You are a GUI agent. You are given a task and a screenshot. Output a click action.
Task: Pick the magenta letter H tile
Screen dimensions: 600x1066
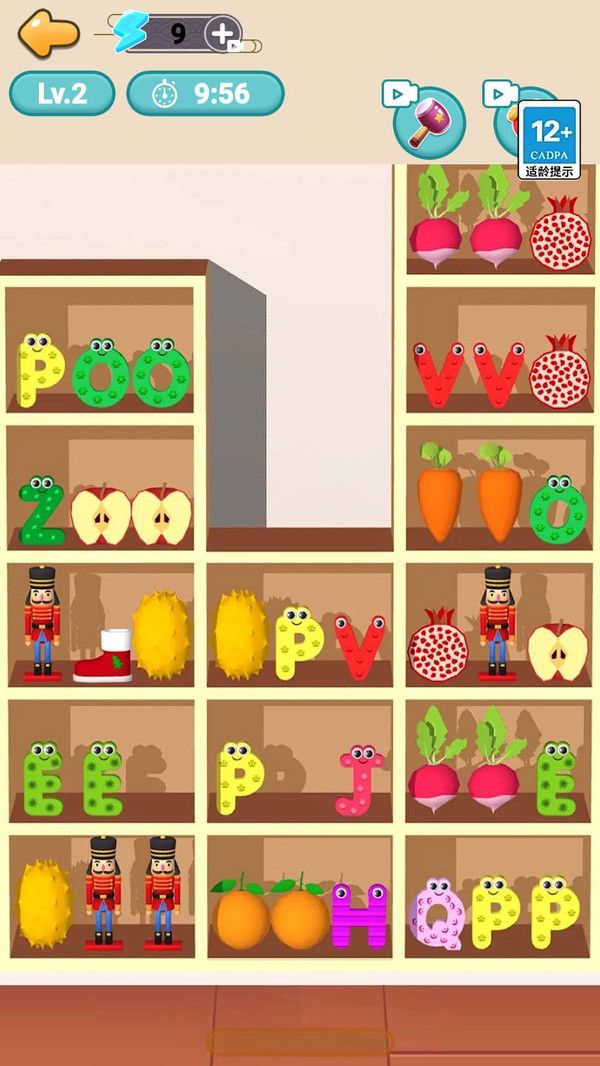(x=360, y=915)
